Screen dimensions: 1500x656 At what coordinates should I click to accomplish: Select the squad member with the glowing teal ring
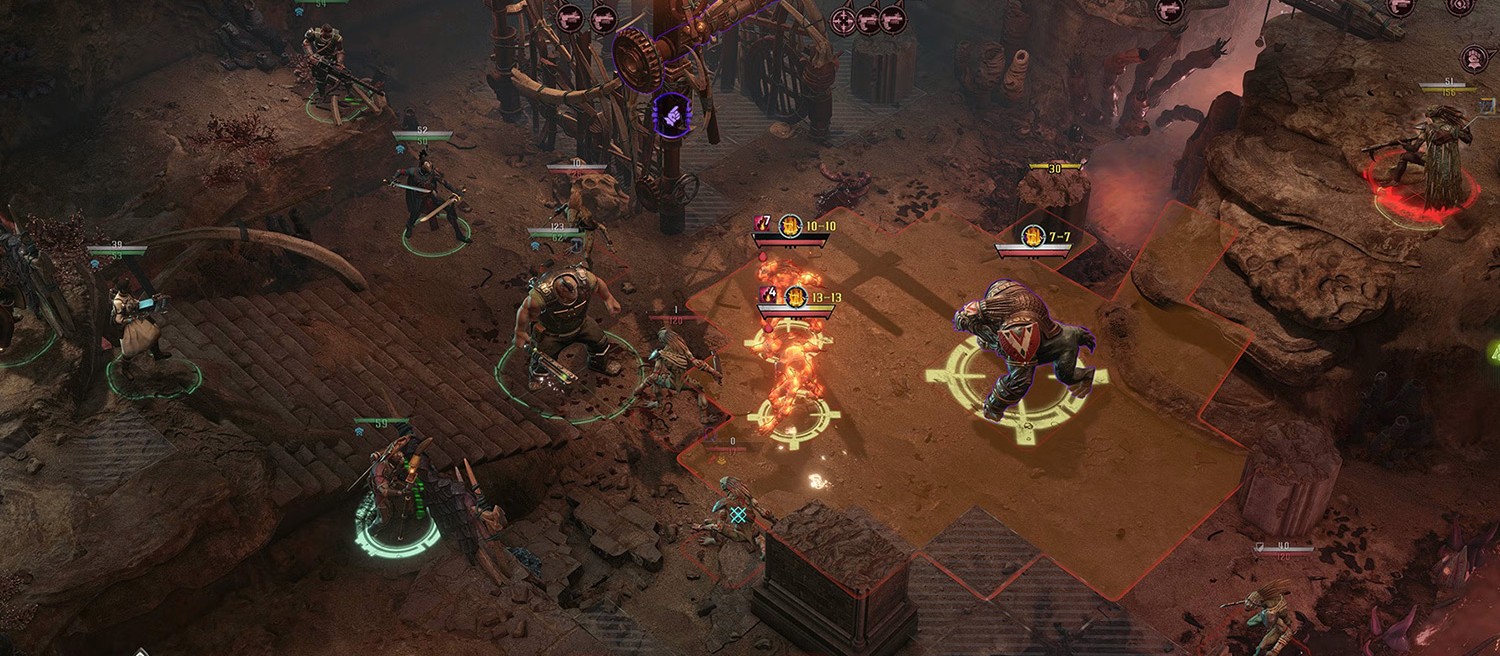click(x=396, y=490)
